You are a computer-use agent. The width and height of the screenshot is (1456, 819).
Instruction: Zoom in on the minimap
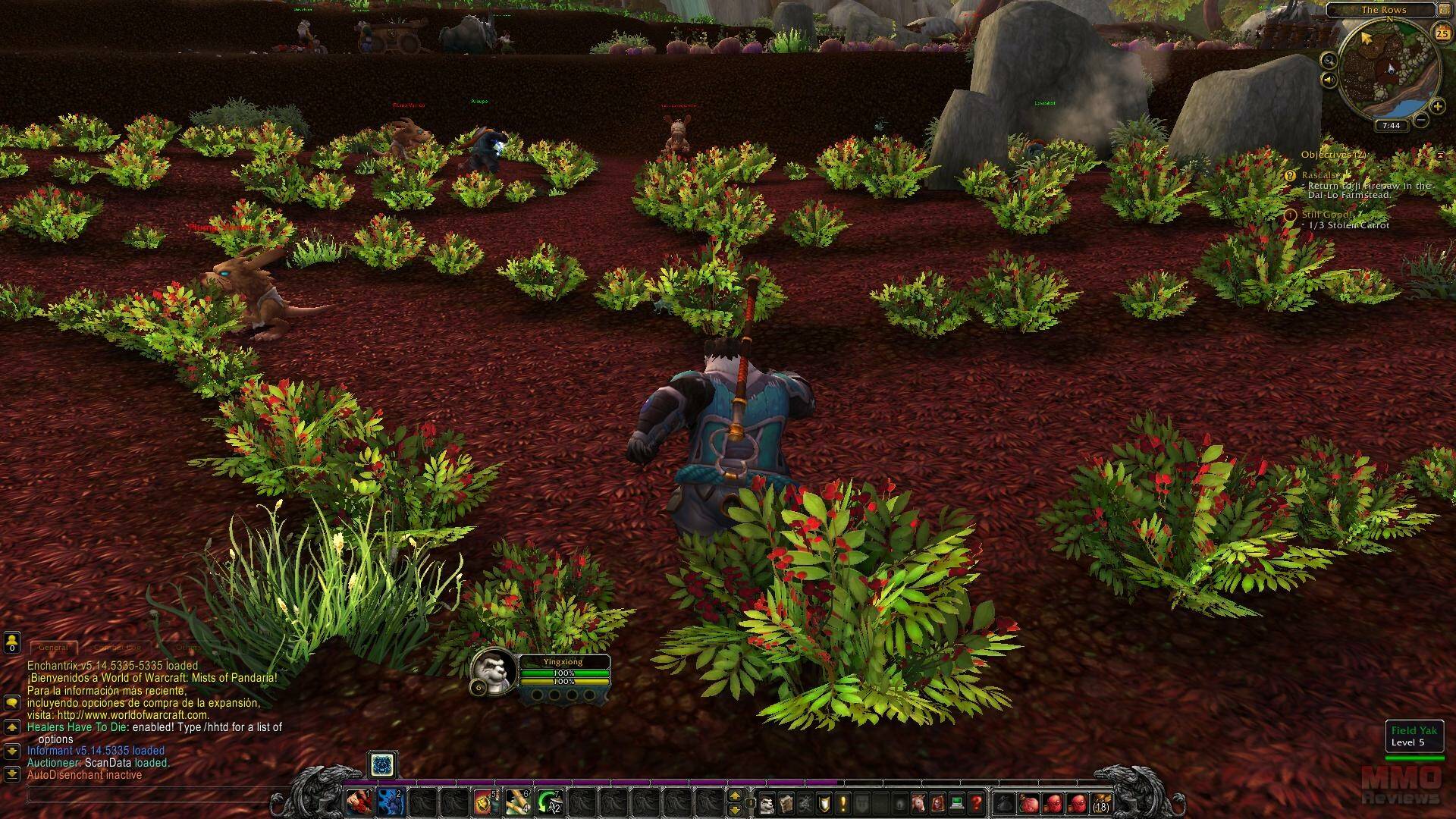click(1437, 106)
